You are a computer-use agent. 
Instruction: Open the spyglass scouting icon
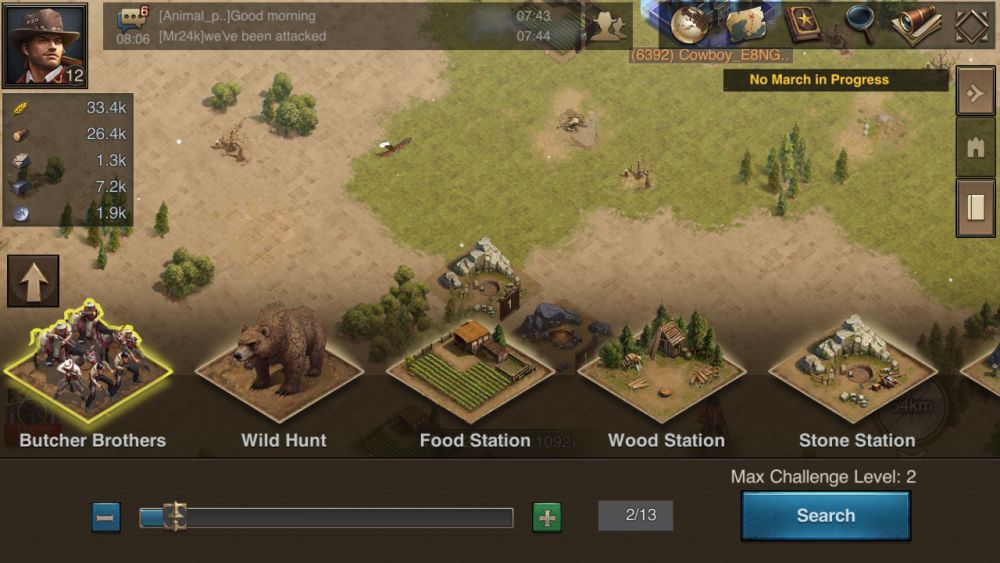pos(915,24)
